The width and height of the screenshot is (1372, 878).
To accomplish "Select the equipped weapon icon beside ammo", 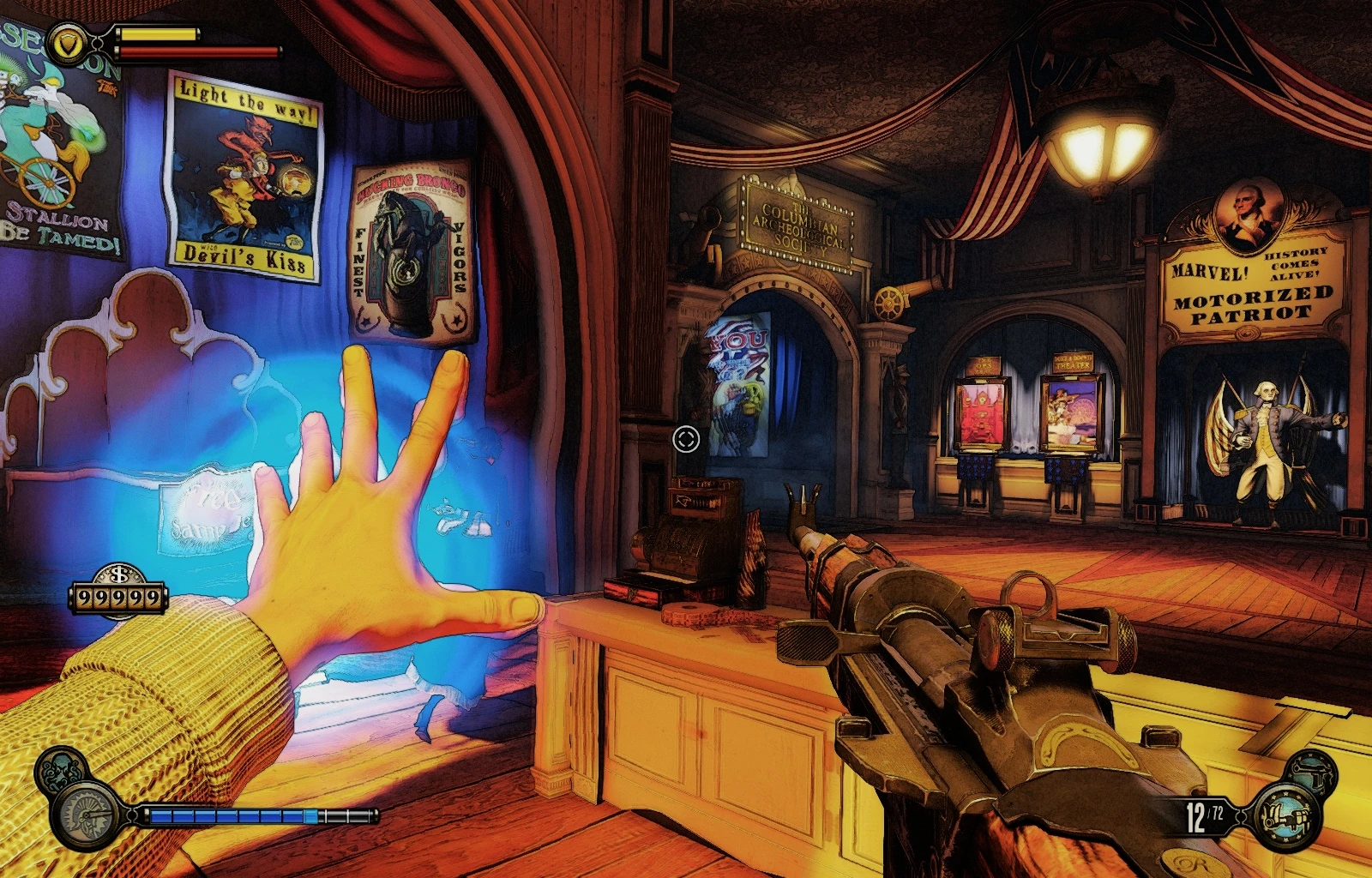I will [1286, 817].
